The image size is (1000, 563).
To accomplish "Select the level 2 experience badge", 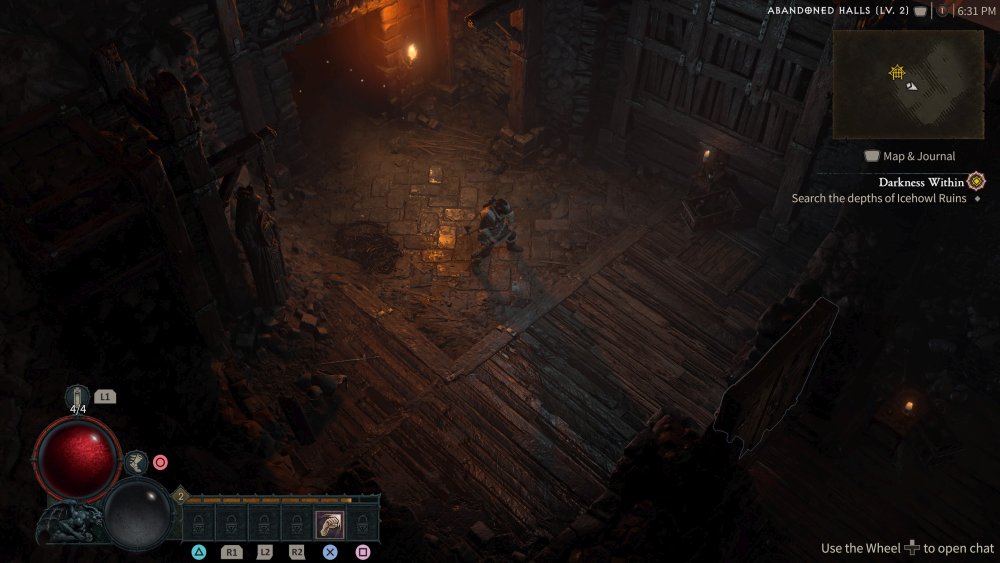I will coord(181,495).
